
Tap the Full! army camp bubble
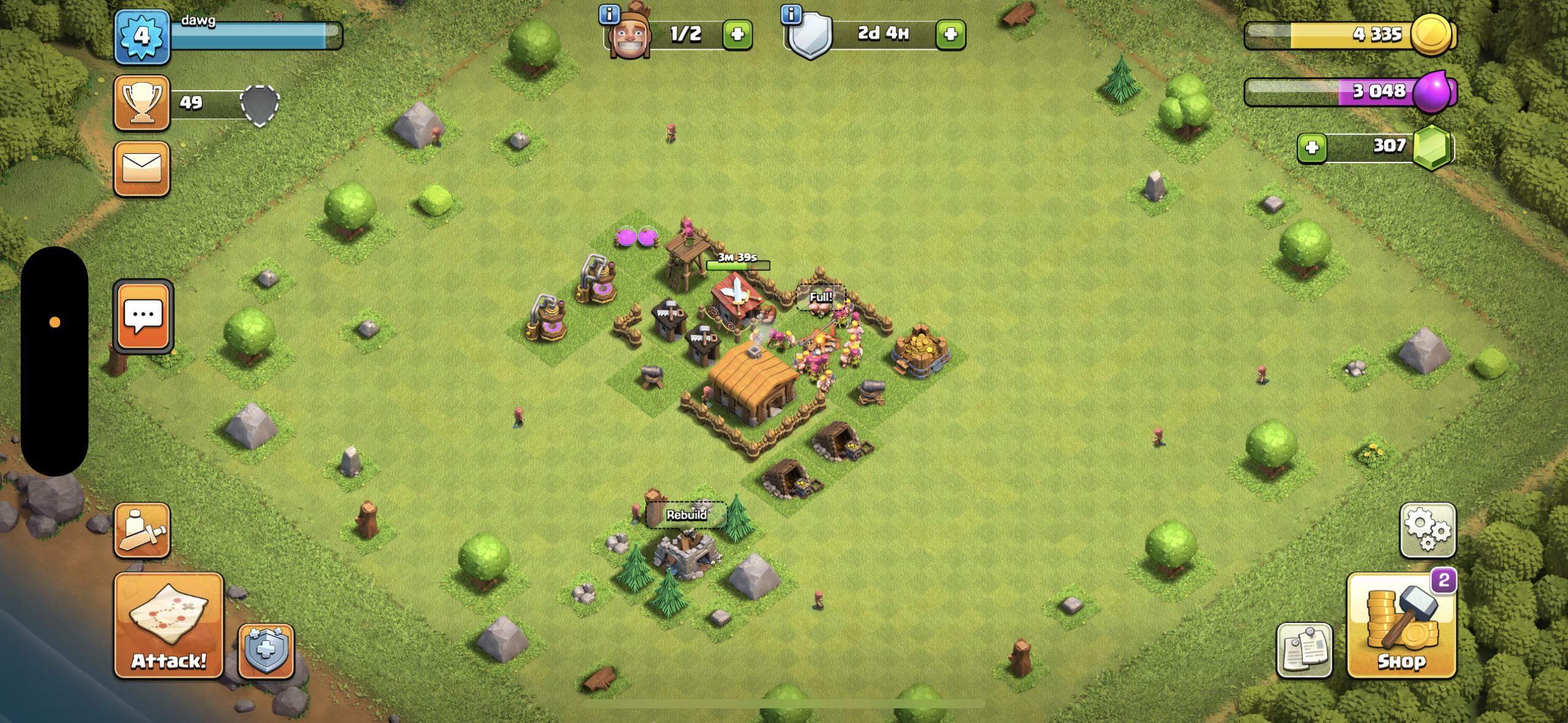coord(821,297)
